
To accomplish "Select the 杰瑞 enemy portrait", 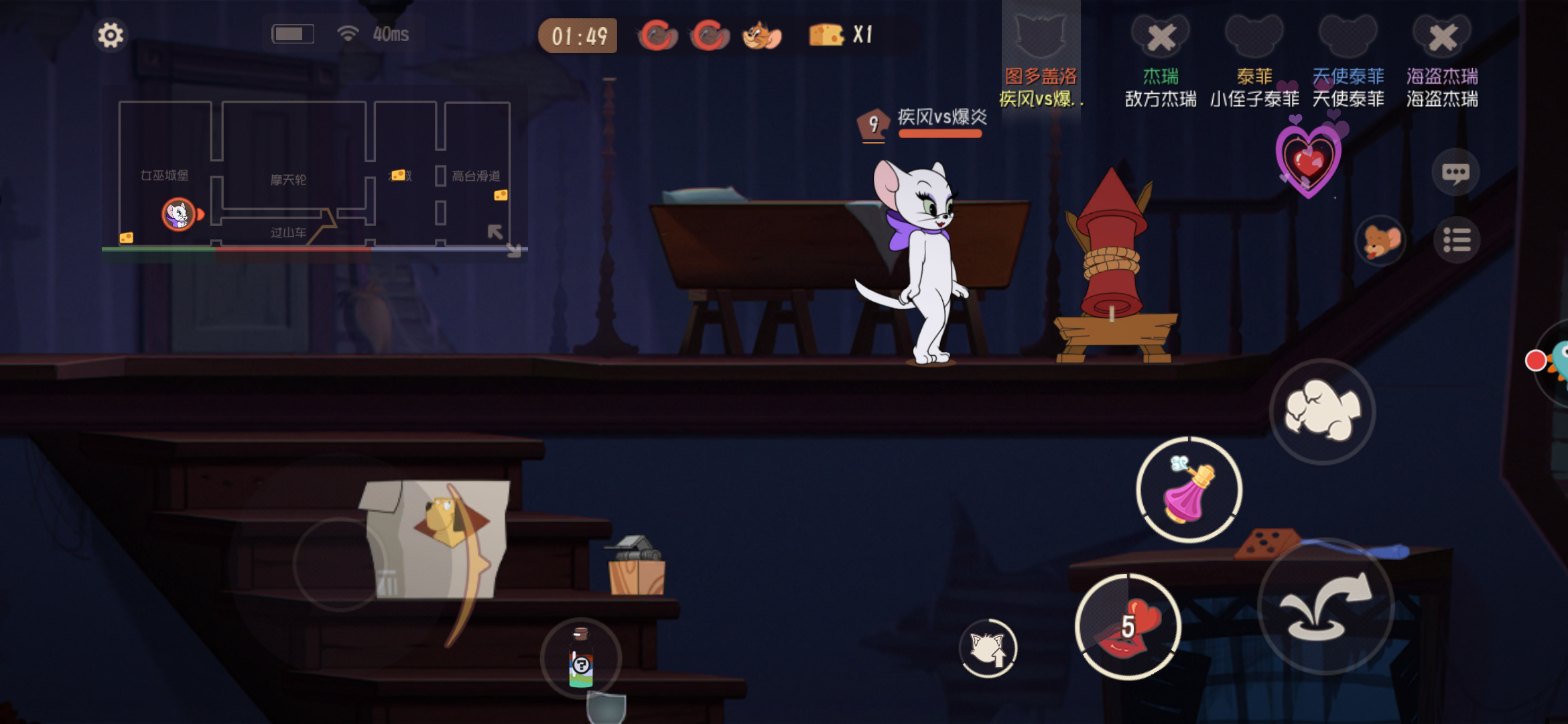I will click(1161, 37).
